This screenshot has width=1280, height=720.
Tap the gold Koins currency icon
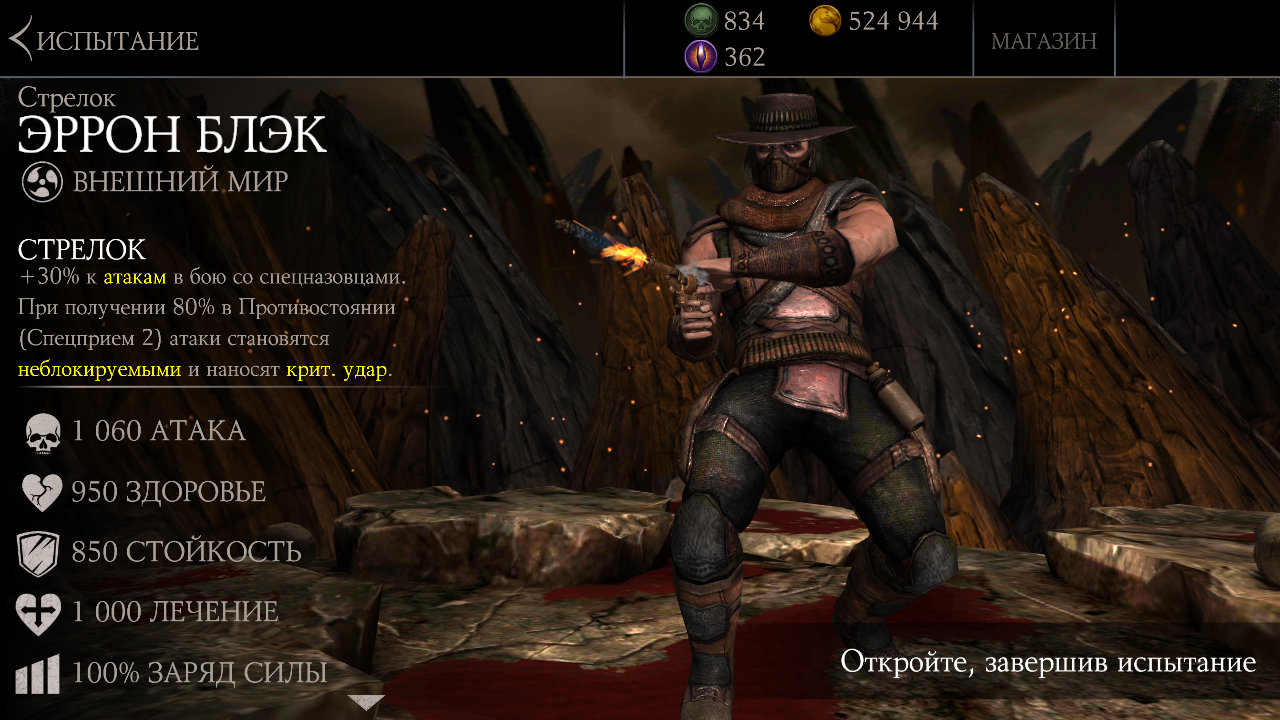pos(825,20)
